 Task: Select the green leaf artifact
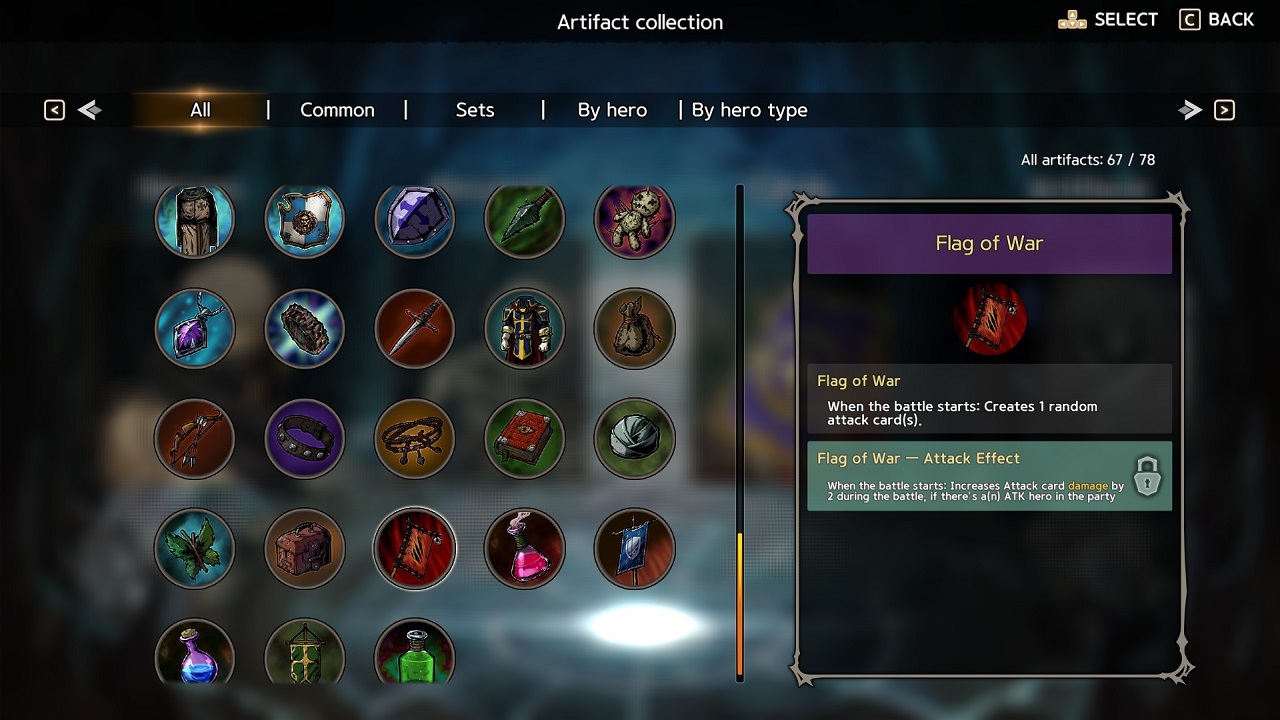(195, 549)
